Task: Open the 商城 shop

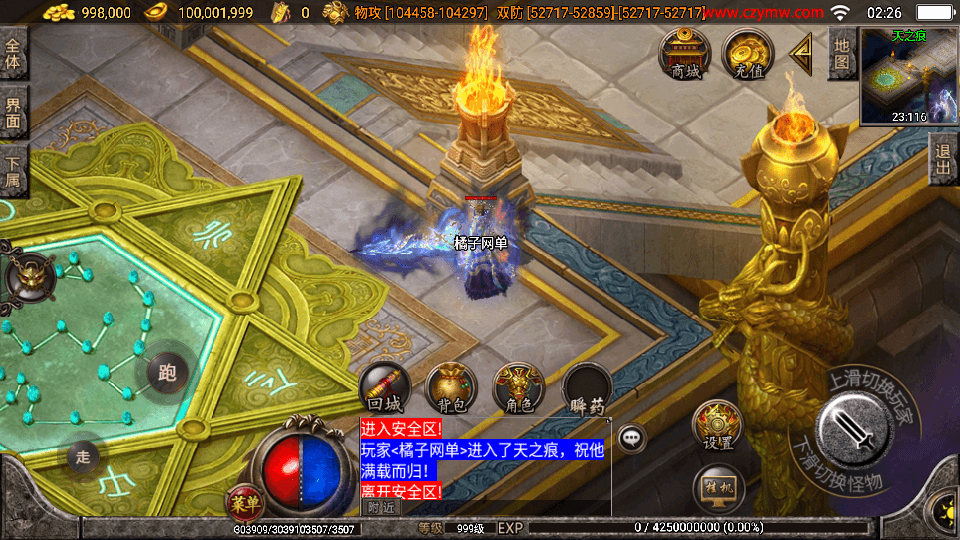Action: tap(685, 53)
